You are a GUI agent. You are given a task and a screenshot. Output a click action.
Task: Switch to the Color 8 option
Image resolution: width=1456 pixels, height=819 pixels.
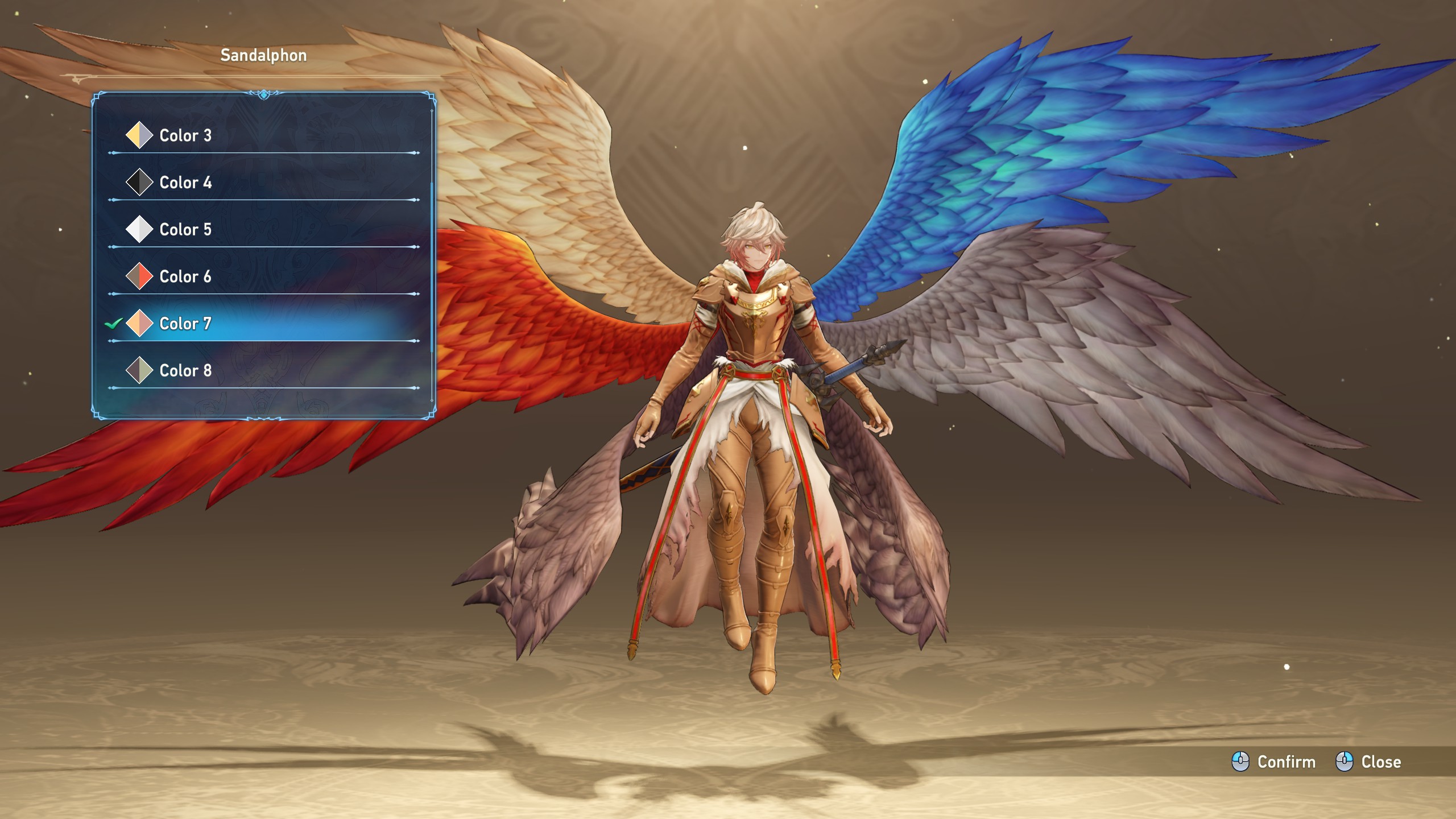185,371
